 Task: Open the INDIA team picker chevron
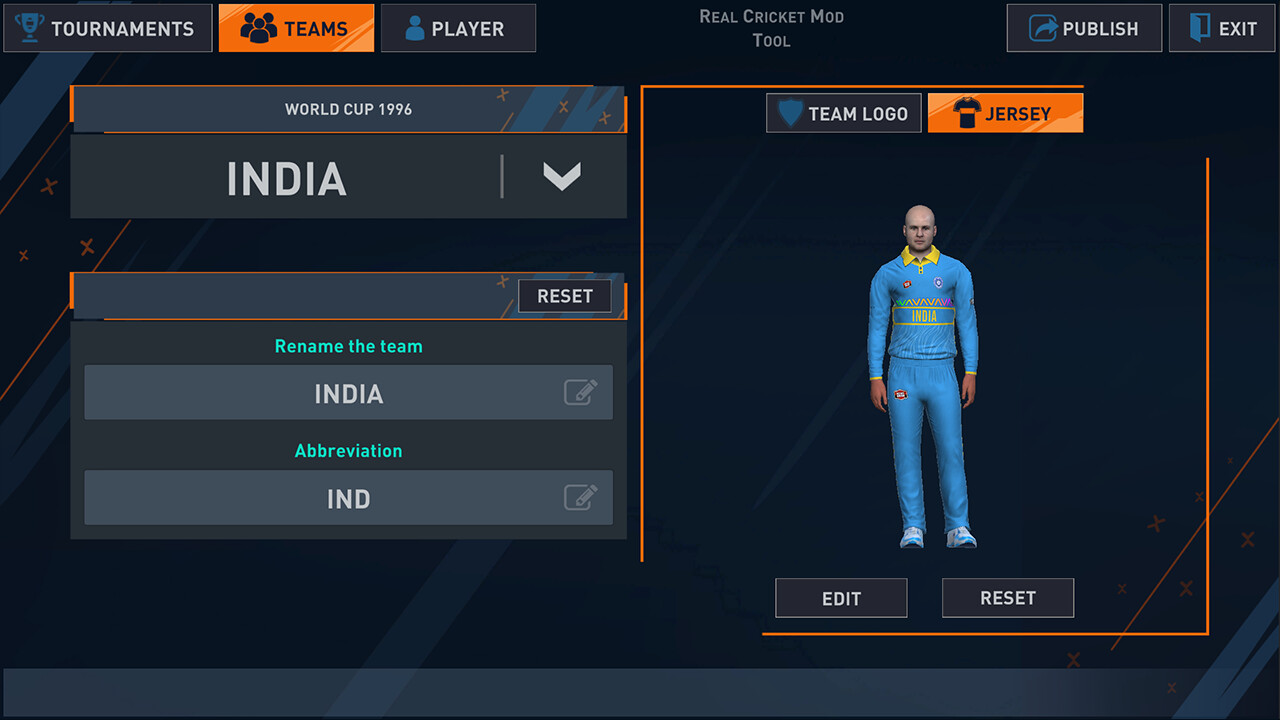[x=562, y=176]
